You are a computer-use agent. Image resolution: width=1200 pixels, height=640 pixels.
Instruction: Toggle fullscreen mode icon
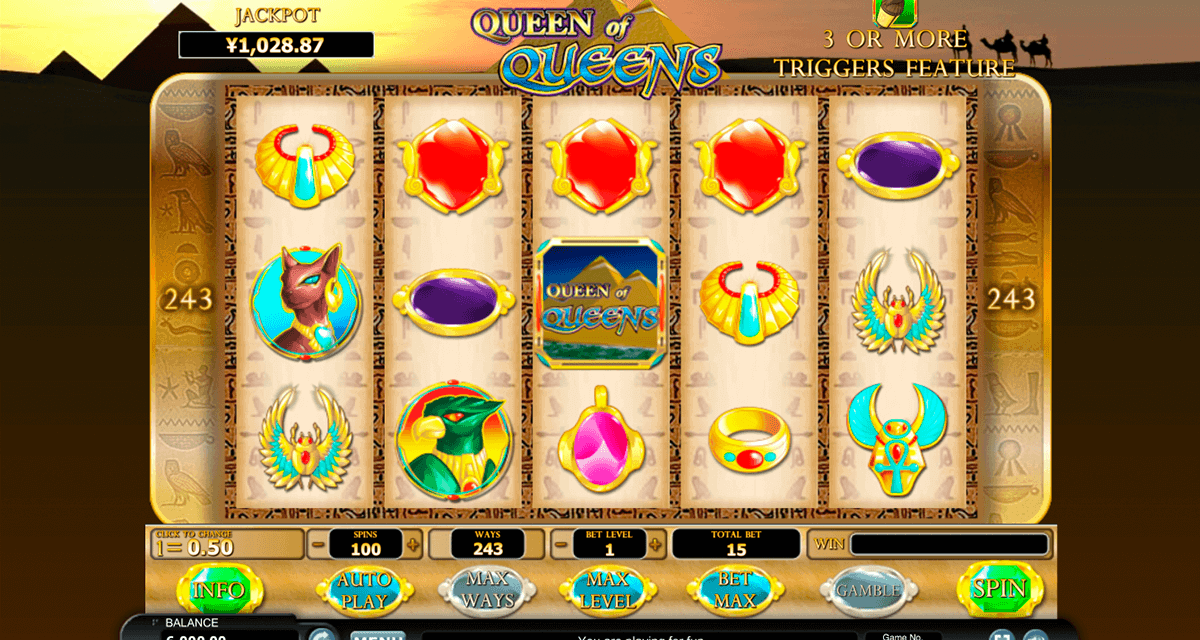click(1001, 634)
